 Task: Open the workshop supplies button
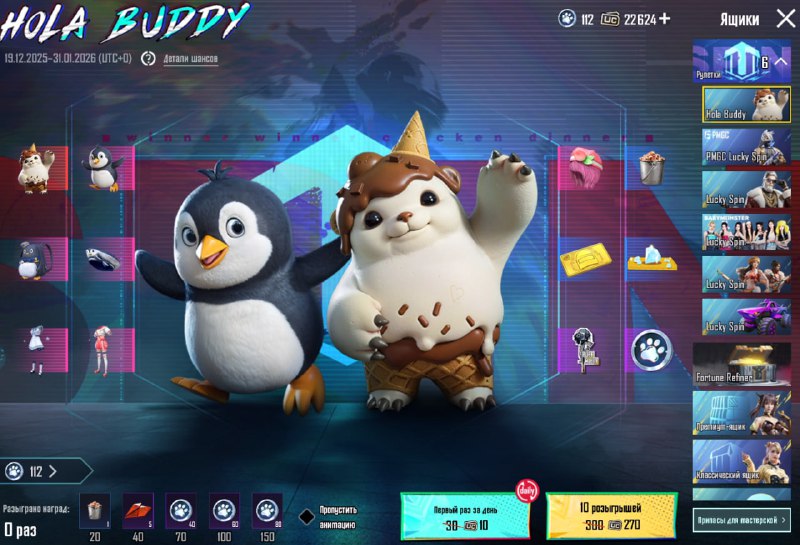(x=741, y=519)
